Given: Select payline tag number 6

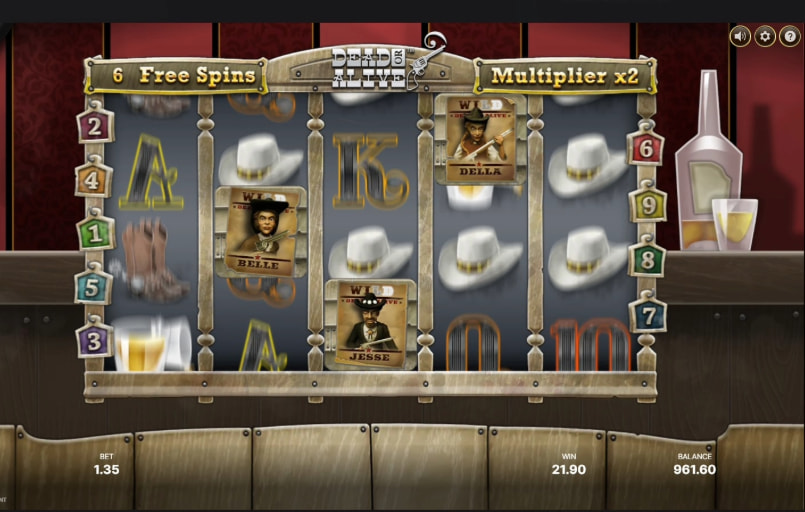Looking at the screenshot, I should [x=645, y=149].
